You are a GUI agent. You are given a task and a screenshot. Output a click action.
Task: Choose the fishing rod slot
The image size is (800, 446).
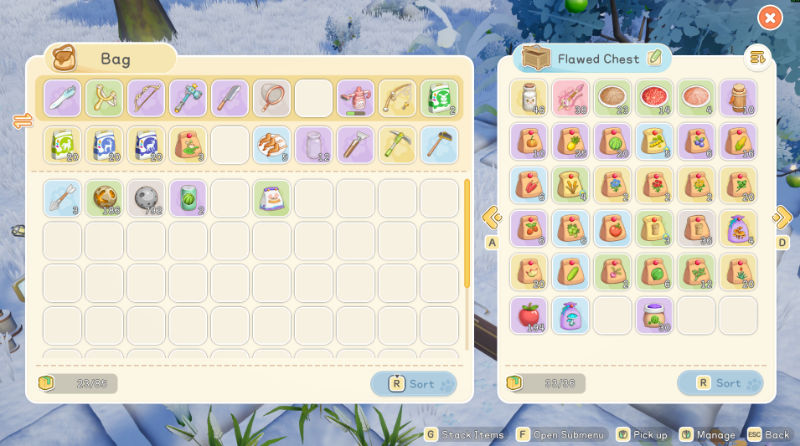coord(397,98)
